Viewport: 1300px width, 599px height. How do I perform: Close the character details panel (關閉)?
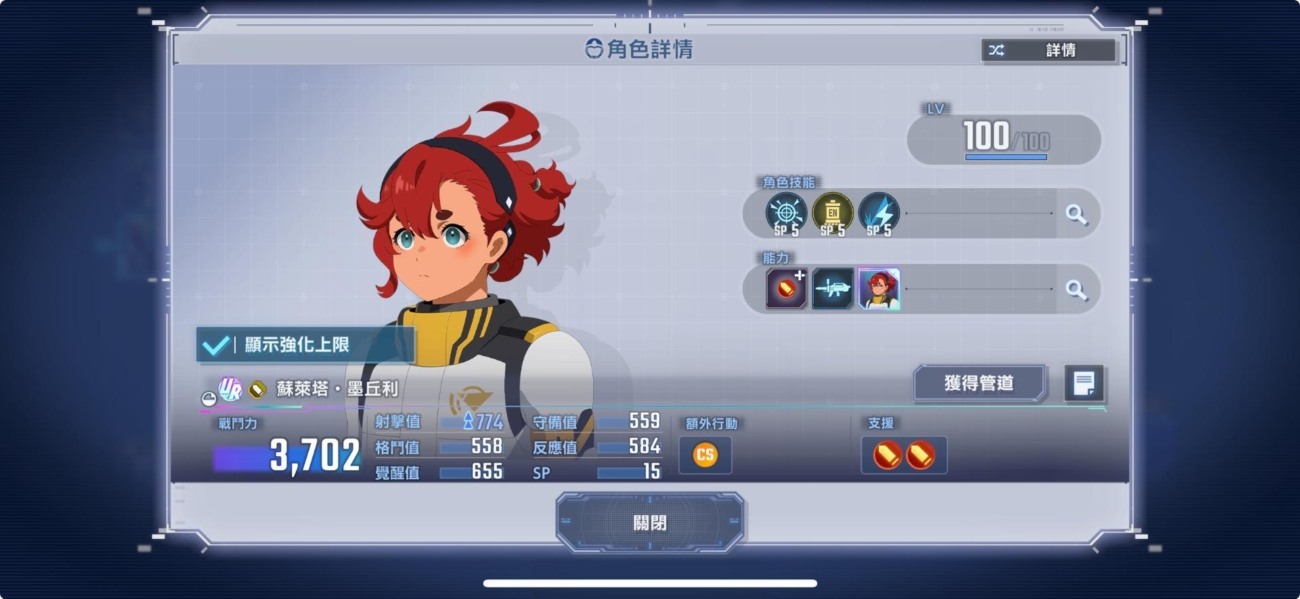[650, 522]
